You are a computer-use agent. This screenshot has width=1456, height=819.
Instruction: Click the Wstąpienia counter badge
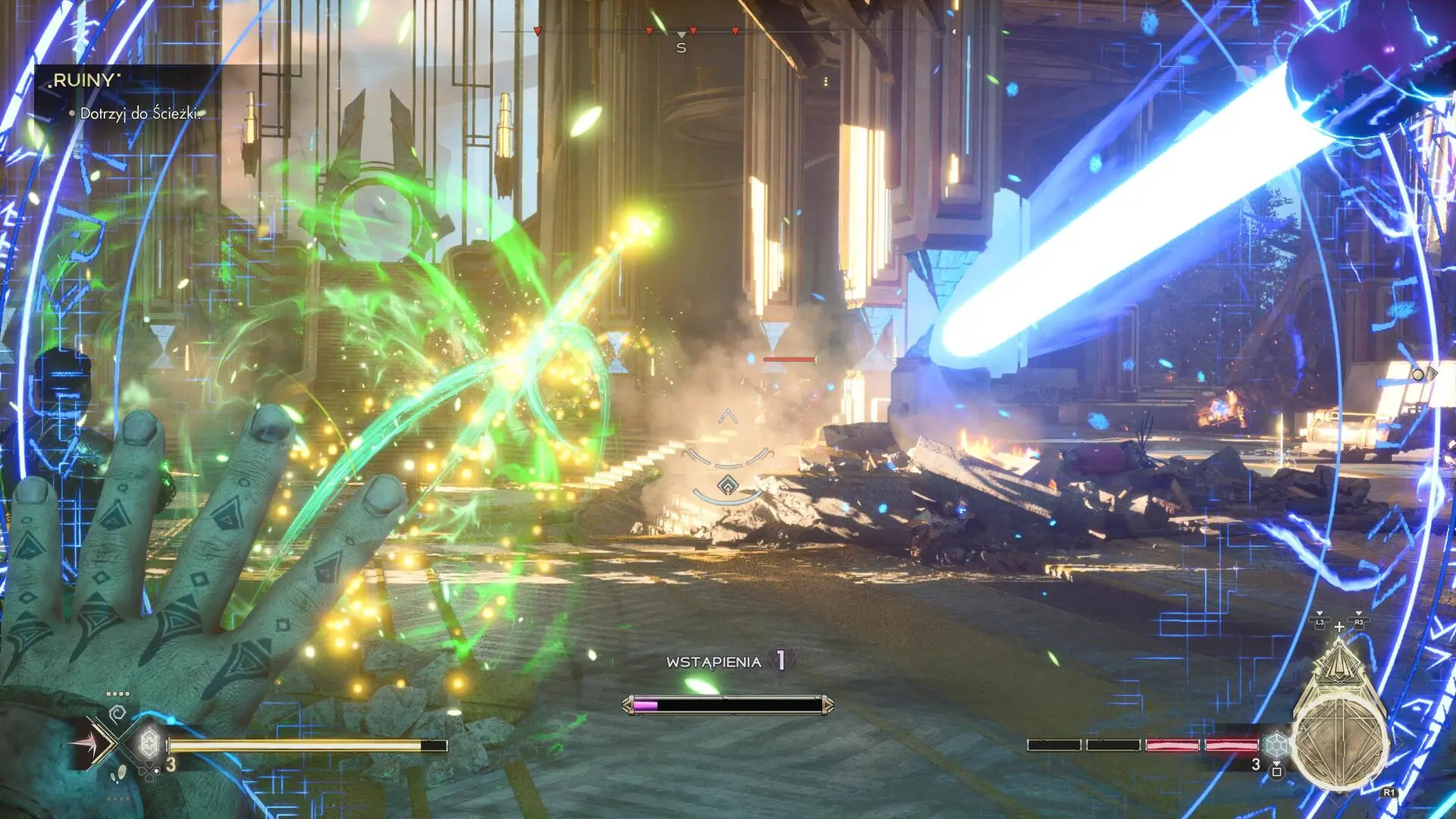click(780, 661)
